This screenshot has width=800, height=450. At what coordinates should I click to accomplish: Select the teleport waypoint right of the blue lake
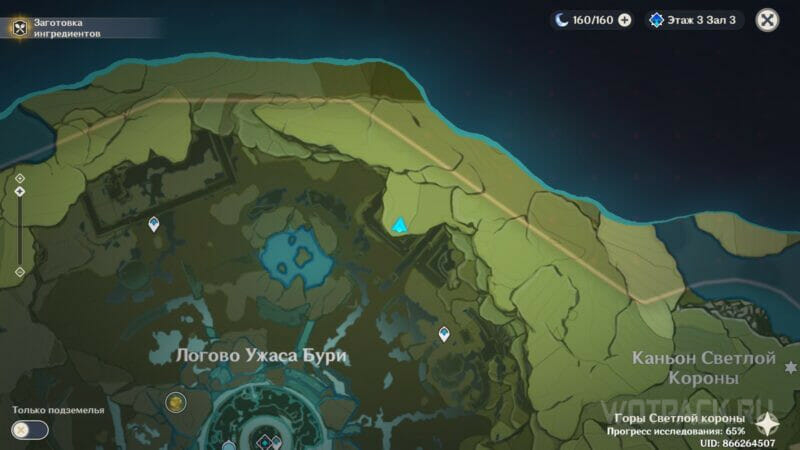pyautogui.click(x=444, y=333)
